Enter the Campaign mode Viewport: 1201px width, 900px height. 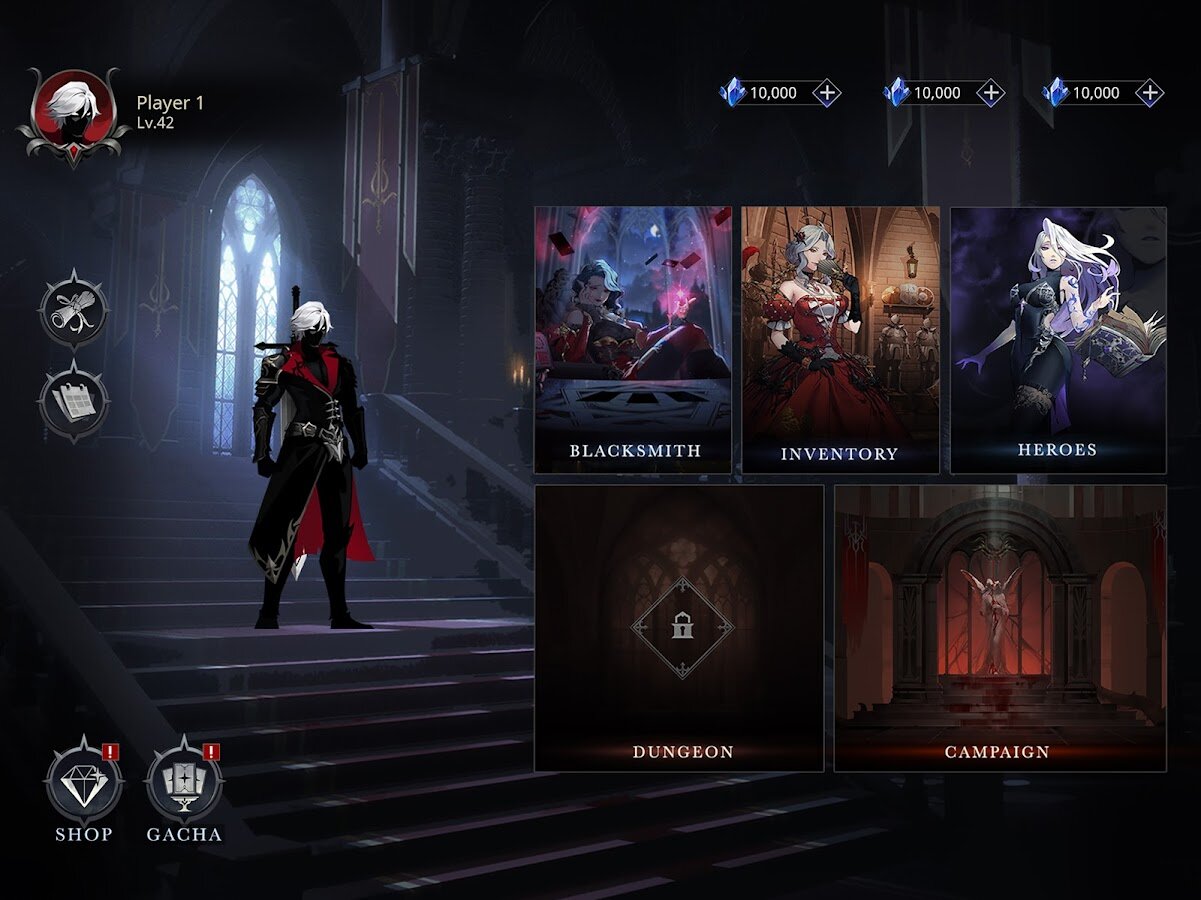coord(1000,628)
